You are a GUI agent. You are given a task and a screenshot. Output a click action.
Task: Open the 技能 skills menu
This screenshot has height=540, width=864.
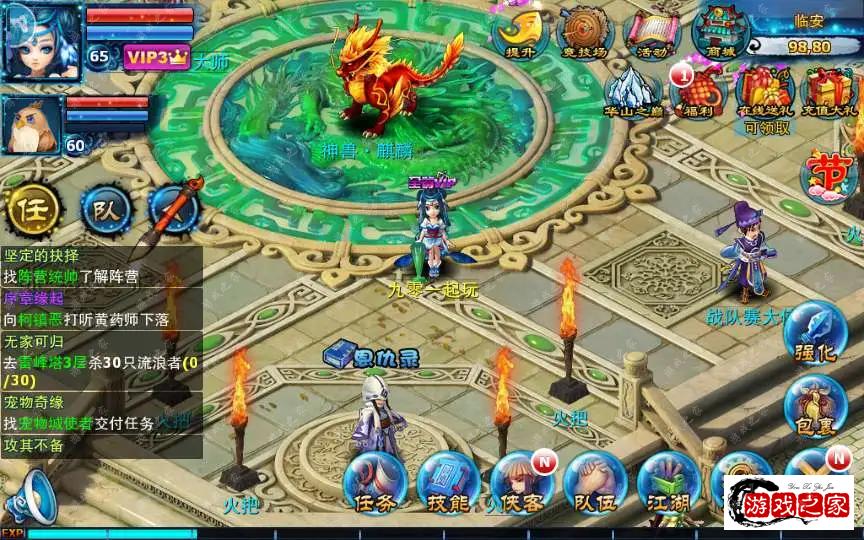pos(447,483)
